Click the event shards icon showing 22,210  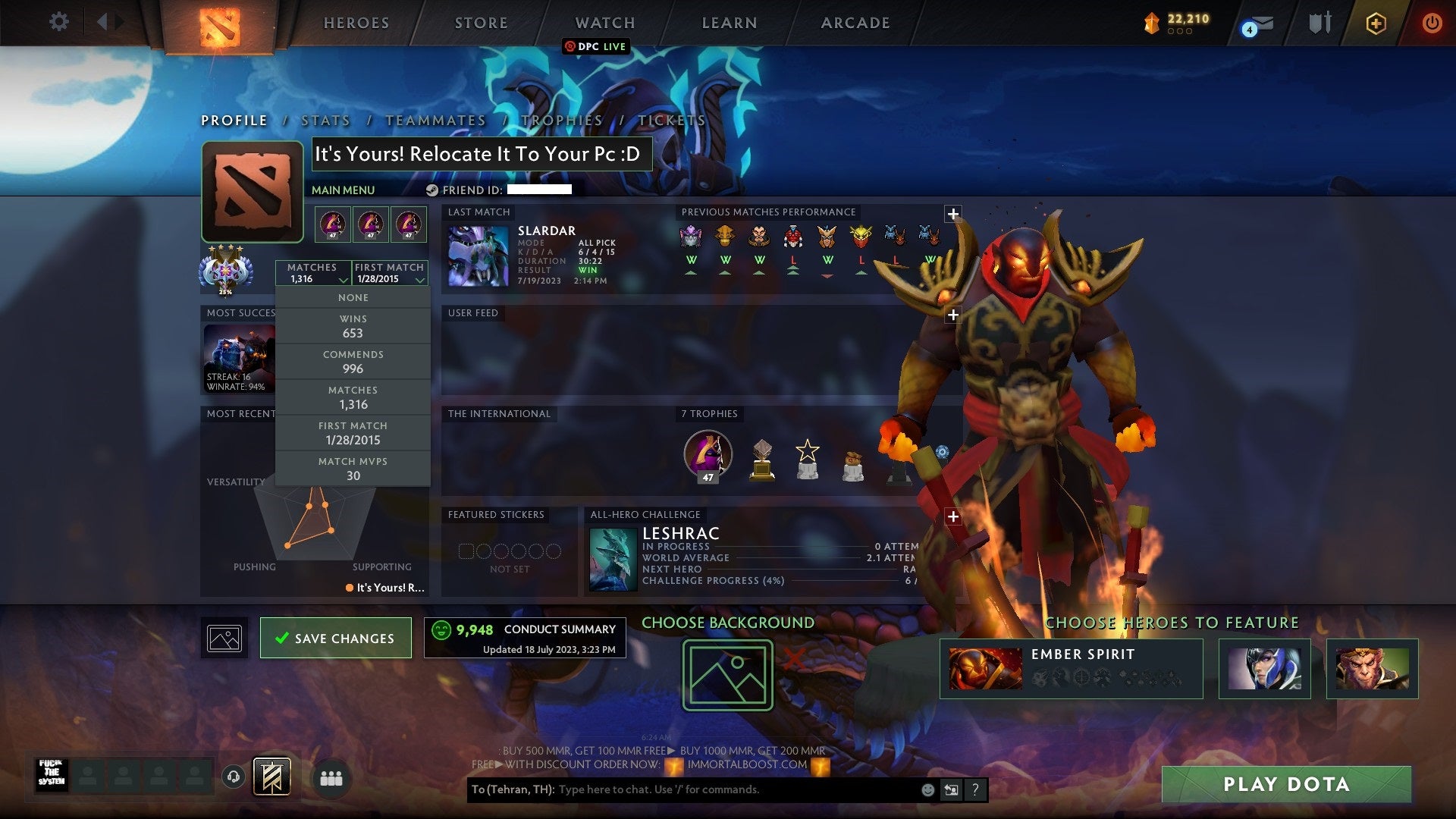[x=1153, y=24]
